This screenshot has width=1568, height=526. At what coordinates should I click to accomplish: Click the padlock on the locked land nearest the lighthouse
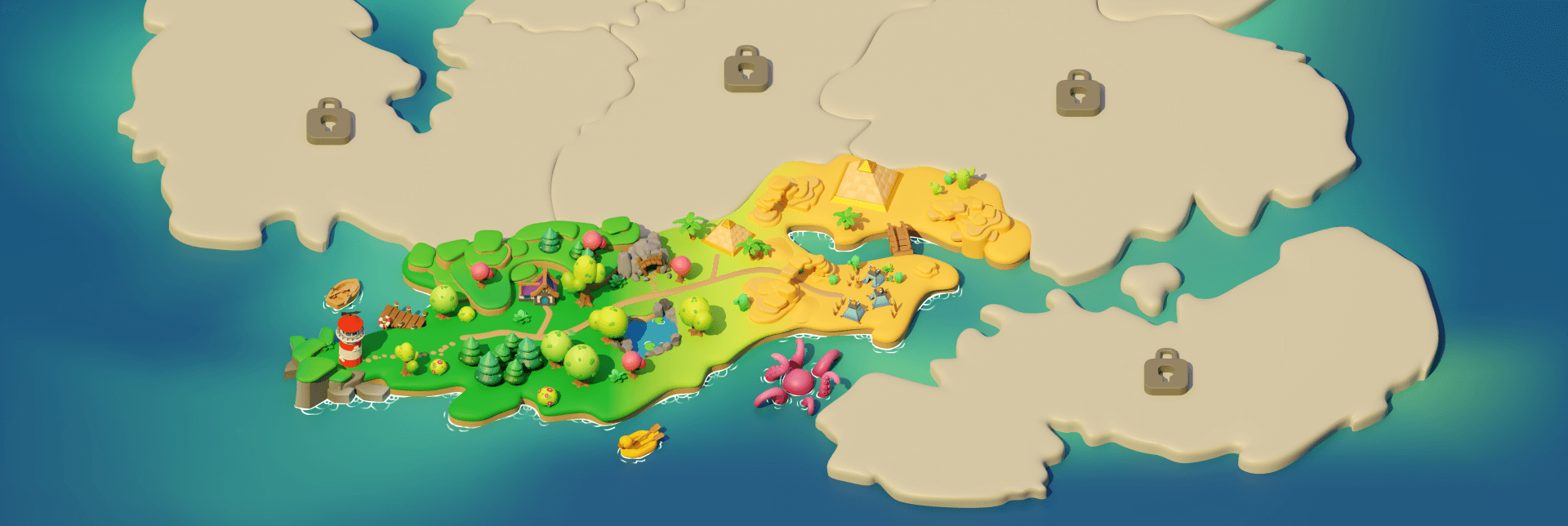pyautogui.click(x=330, y=122)
